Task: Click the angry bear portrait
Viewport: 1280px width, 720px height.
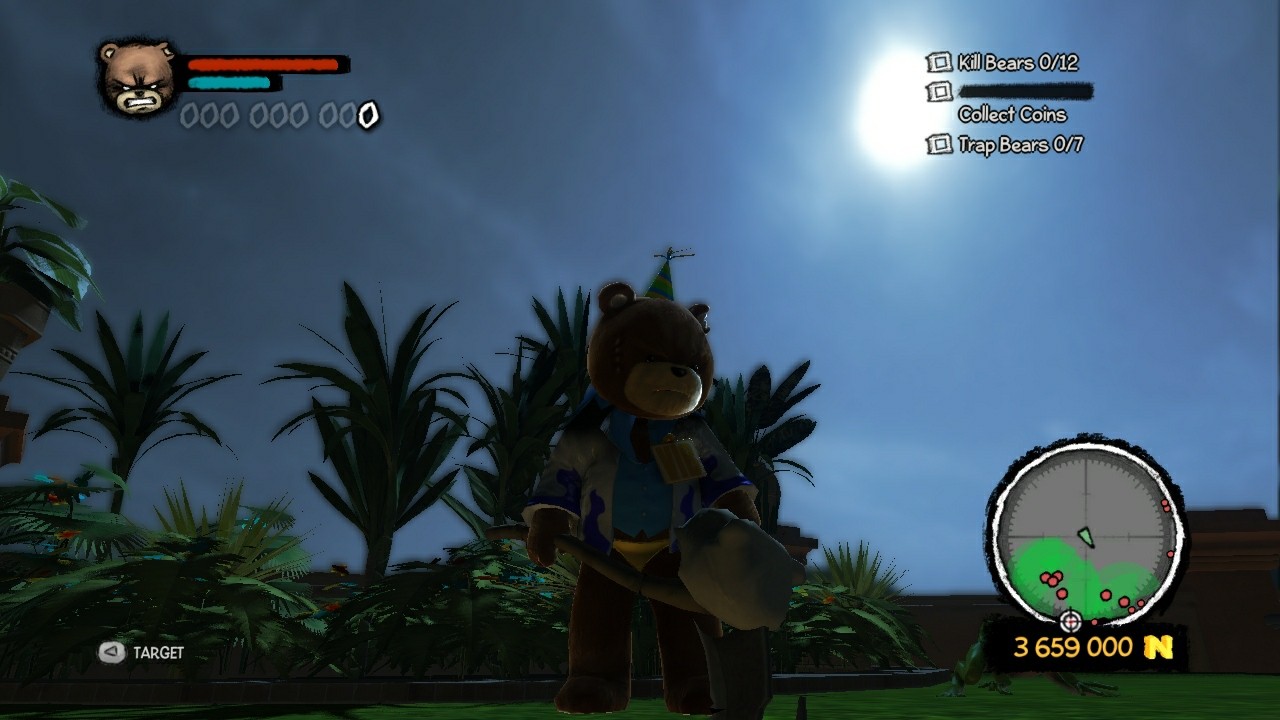Action: tap(138, 78)
